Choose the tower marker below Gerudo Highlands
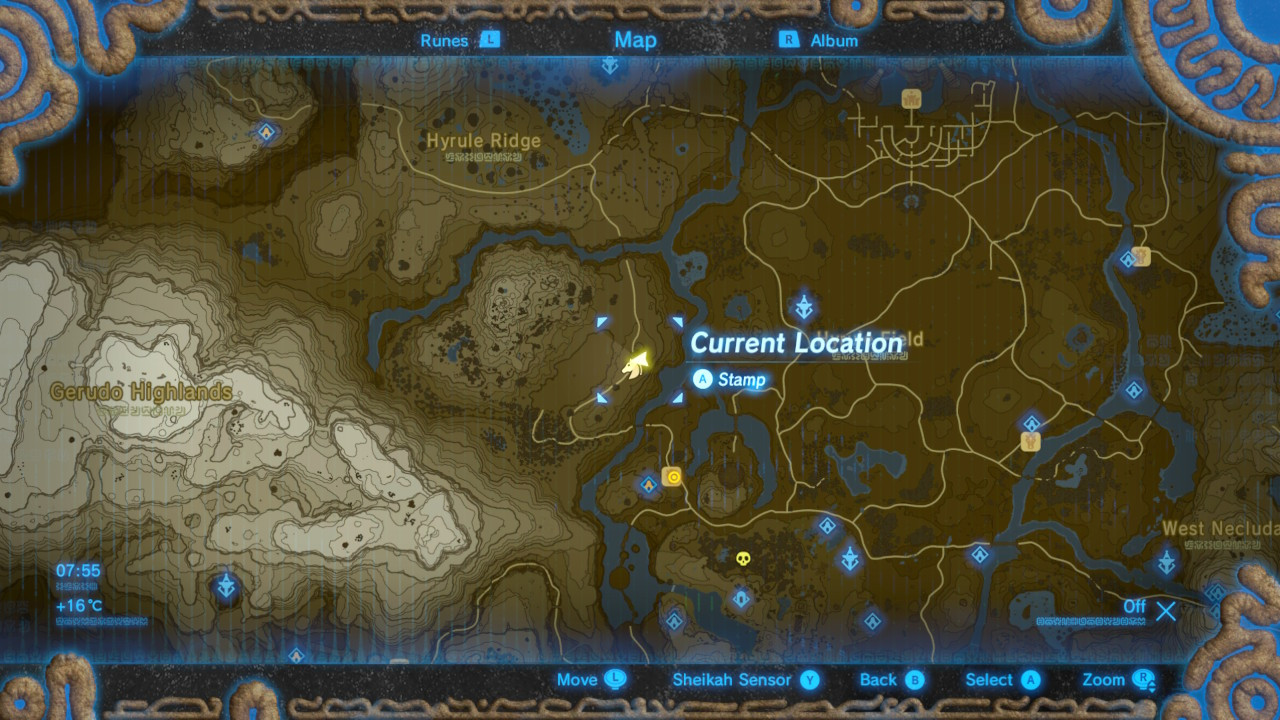 pos(227,586)
